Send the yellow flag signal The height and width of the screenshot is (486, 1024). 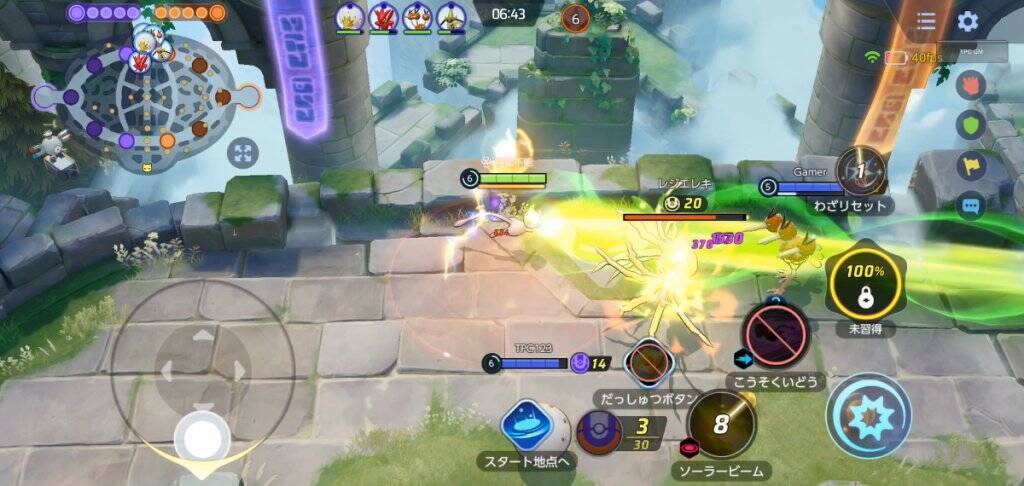pos(971,165)
